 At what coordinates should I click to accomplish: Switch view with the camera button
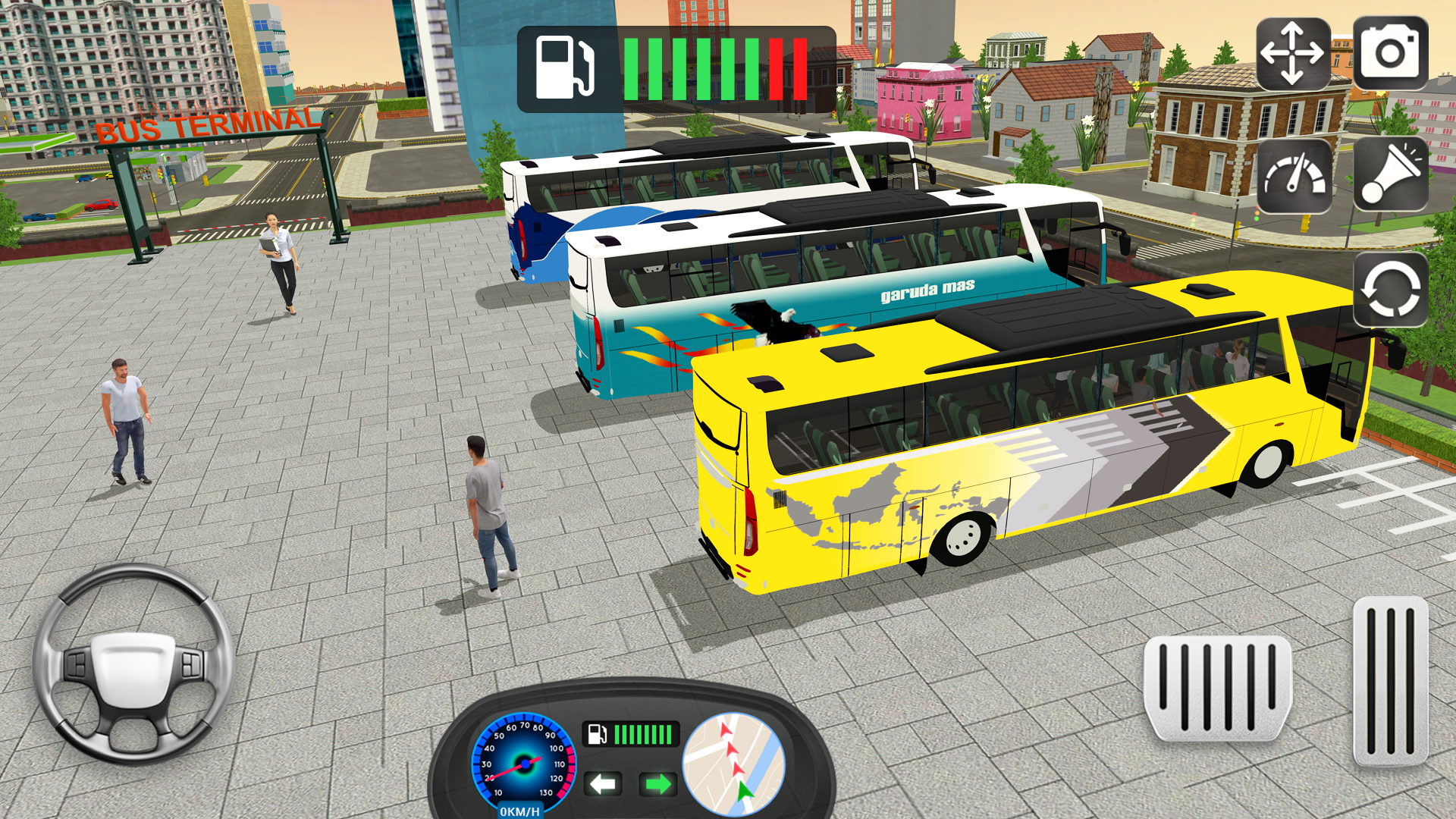click(1390, 53)
